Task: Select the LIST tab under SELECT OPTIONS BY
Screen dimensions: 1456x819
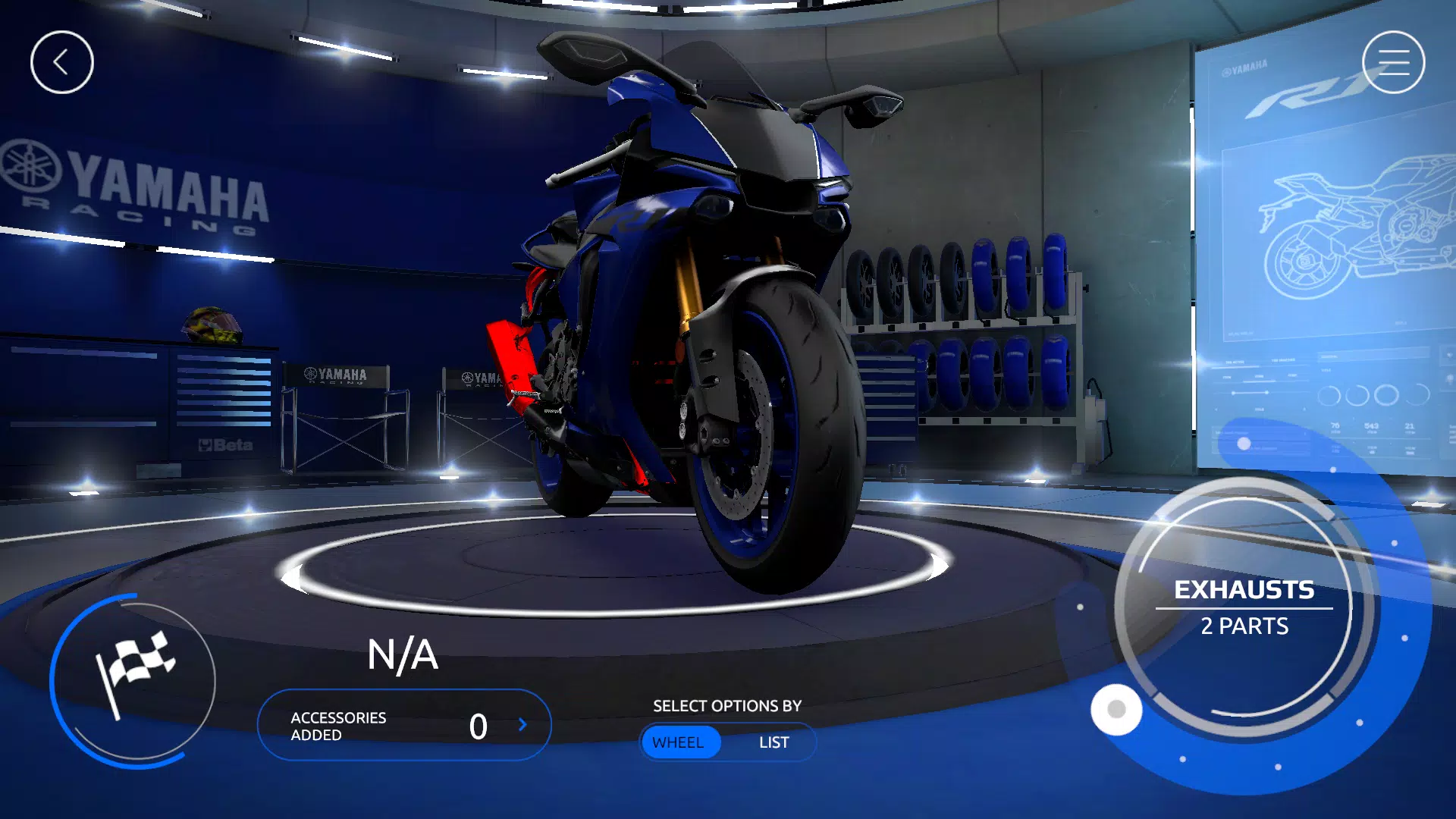Action: point(773,742)
